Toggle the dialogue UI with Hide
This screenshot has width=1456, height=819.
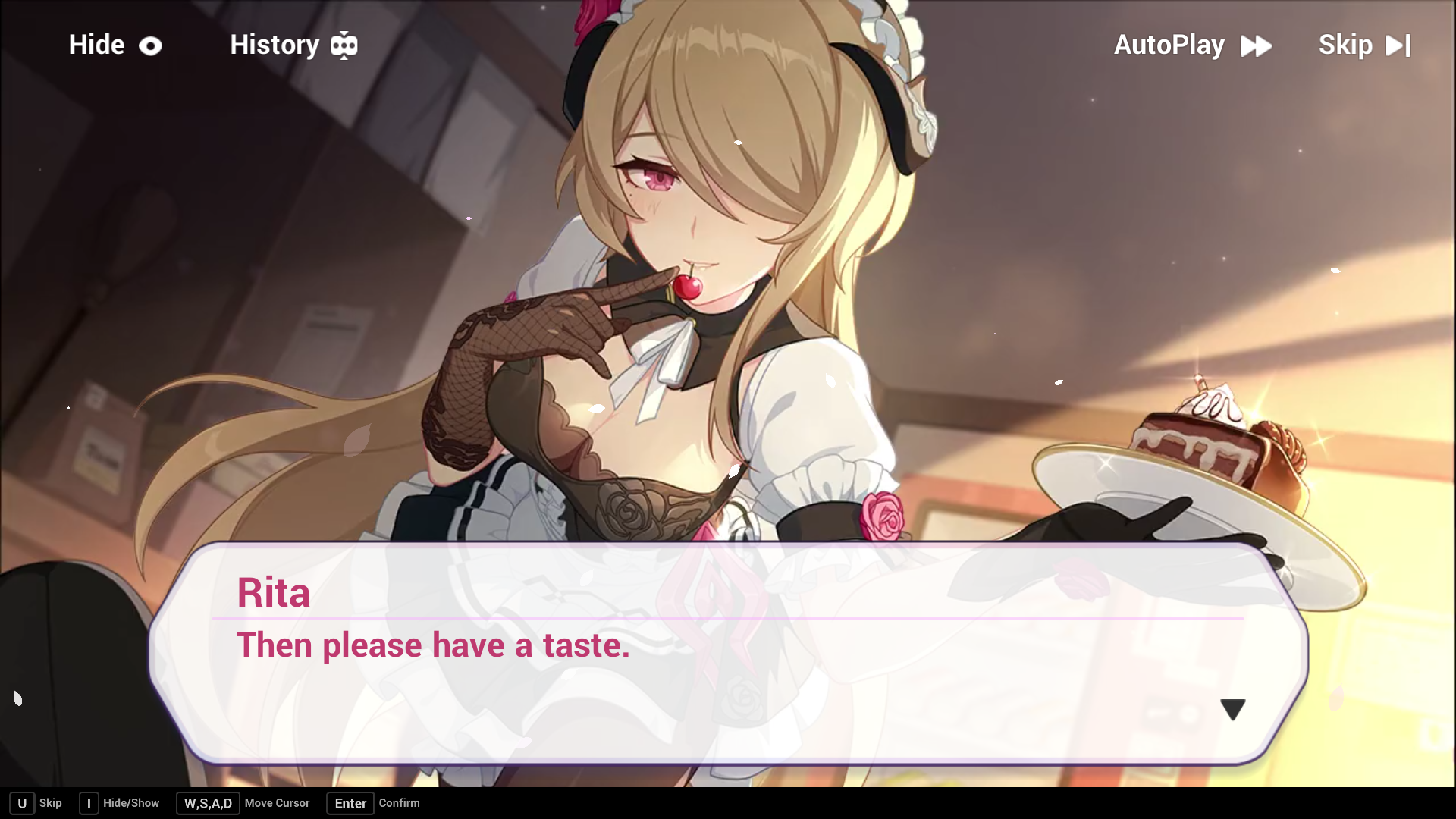pyautogui.click(x=96, y=45)
